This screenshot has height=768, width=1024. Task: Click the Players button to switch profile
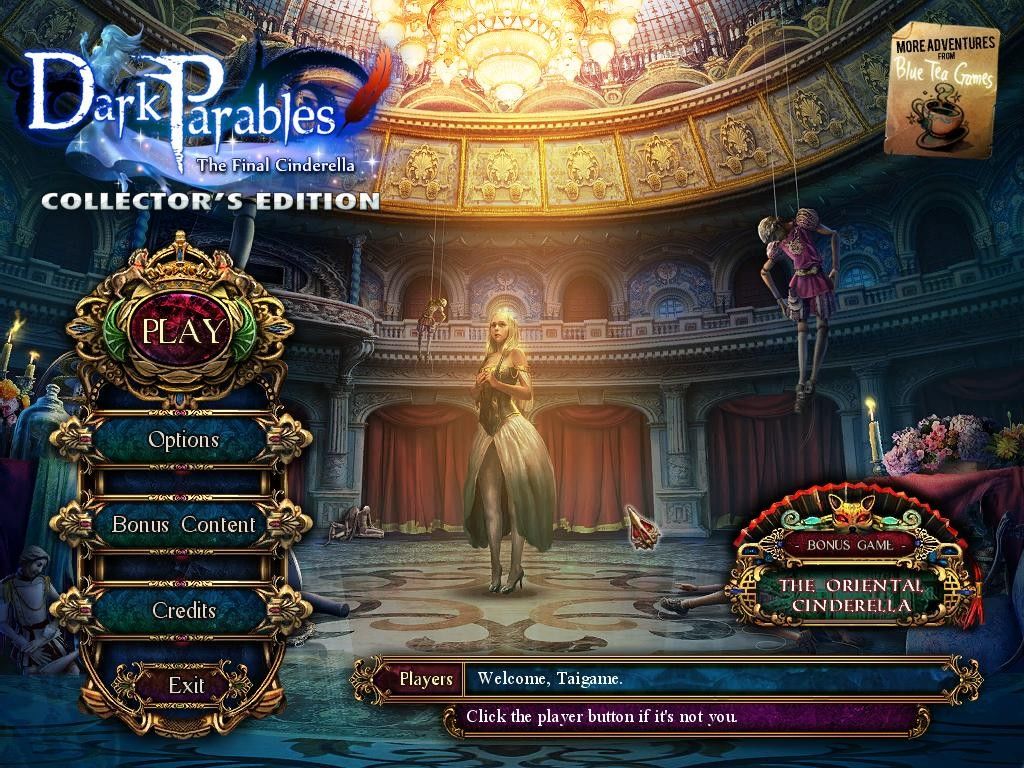(x=426, y=680)
